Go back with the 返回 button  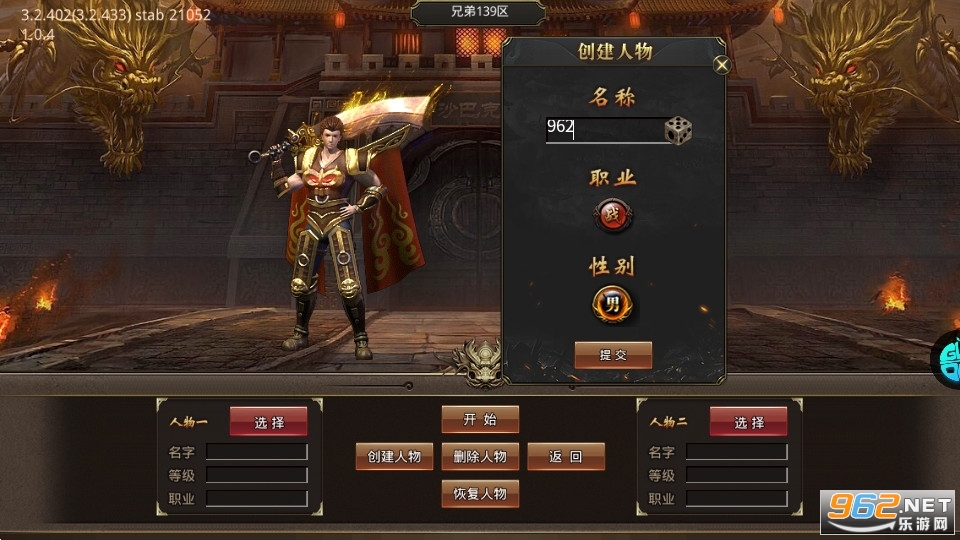566,457
